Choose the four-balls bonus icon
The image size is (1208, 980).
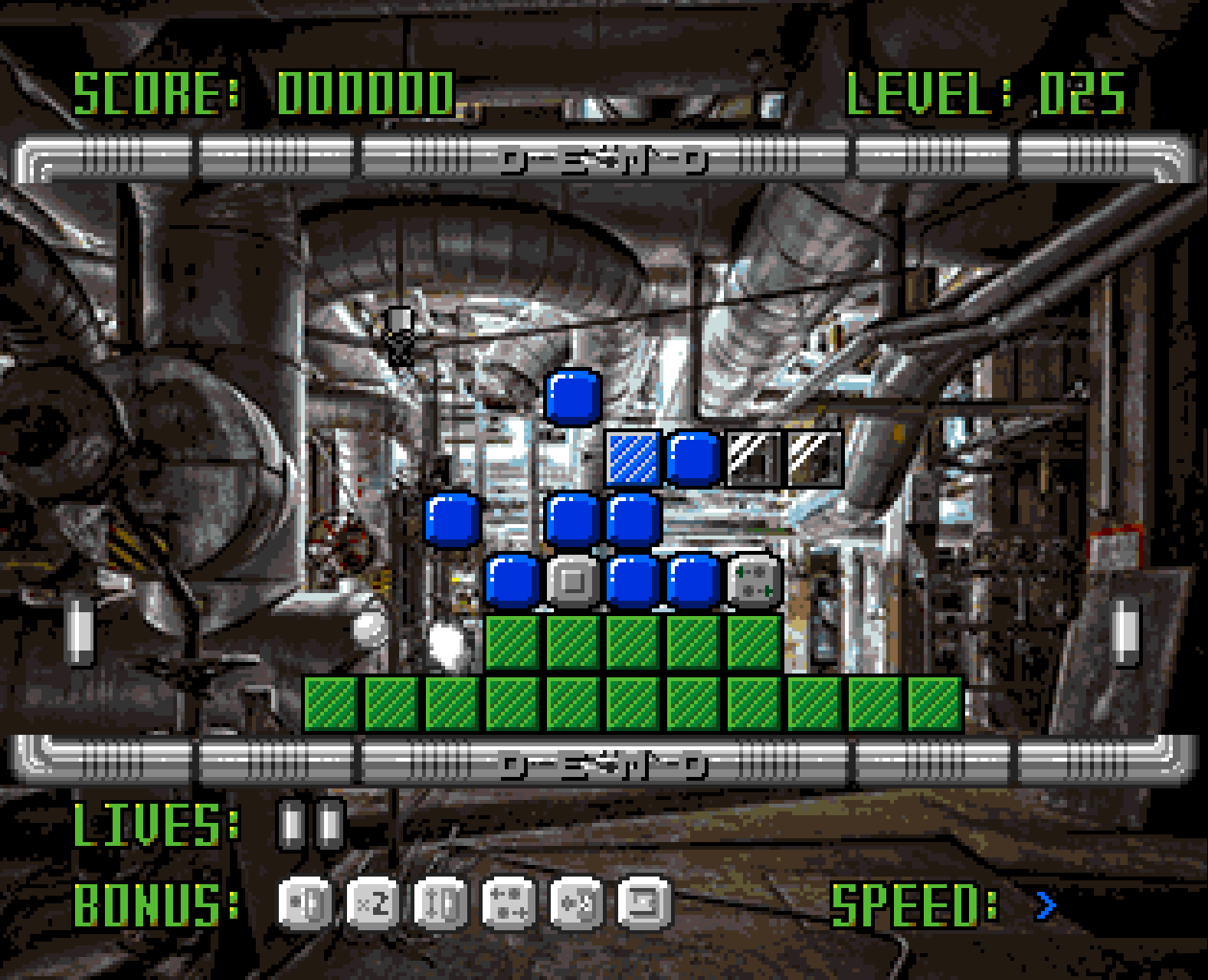tap(509, 904)
